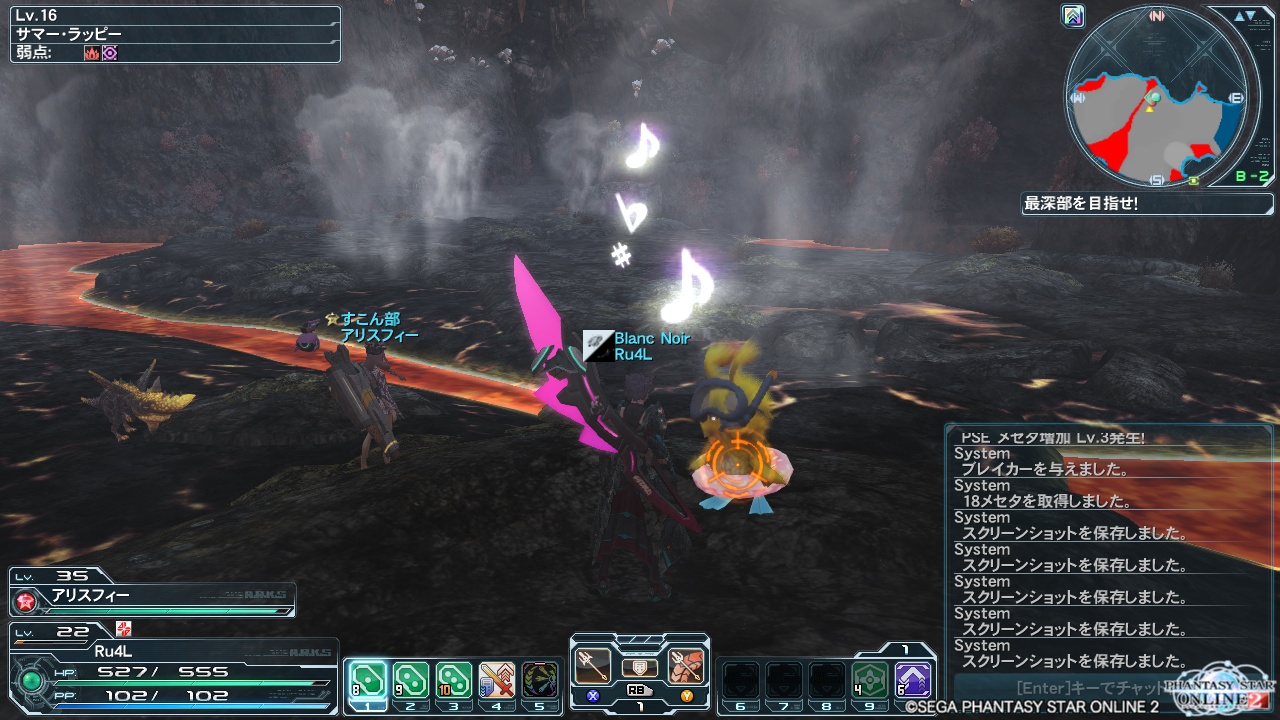
Task: Click the rainbow chevron icon beside minimap
Action: pyautogui.click(x=1074, y=16)
